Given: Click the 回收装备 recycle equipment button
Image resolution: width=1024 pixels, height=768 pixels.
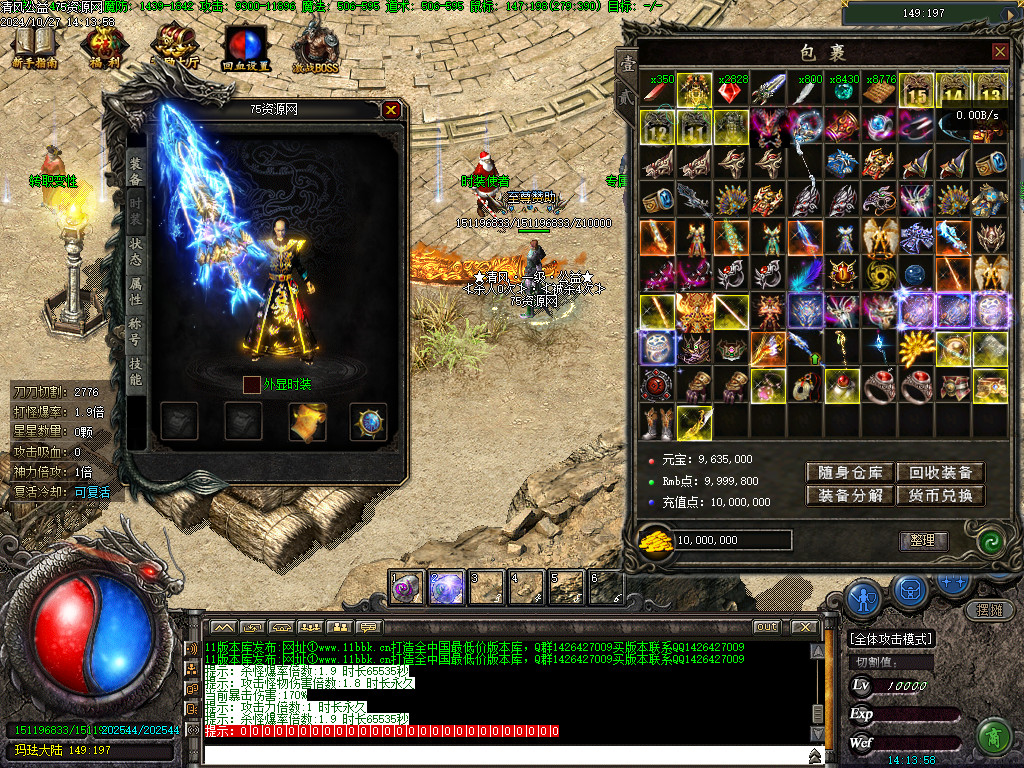Looking at the screenshot, I should (x=940, y=473).
